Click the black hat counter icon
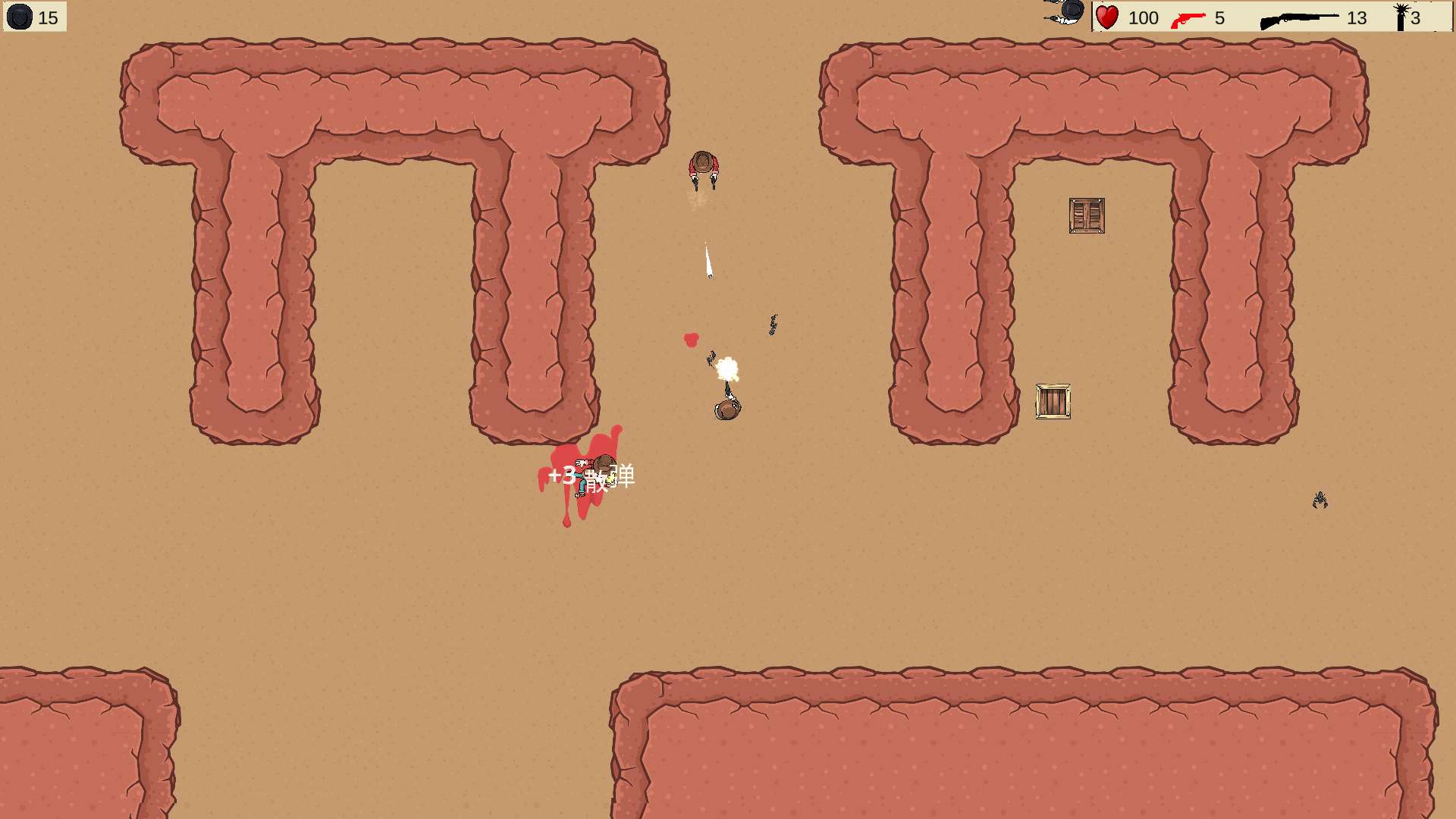The image size is (1456, 819). (20, 17)
